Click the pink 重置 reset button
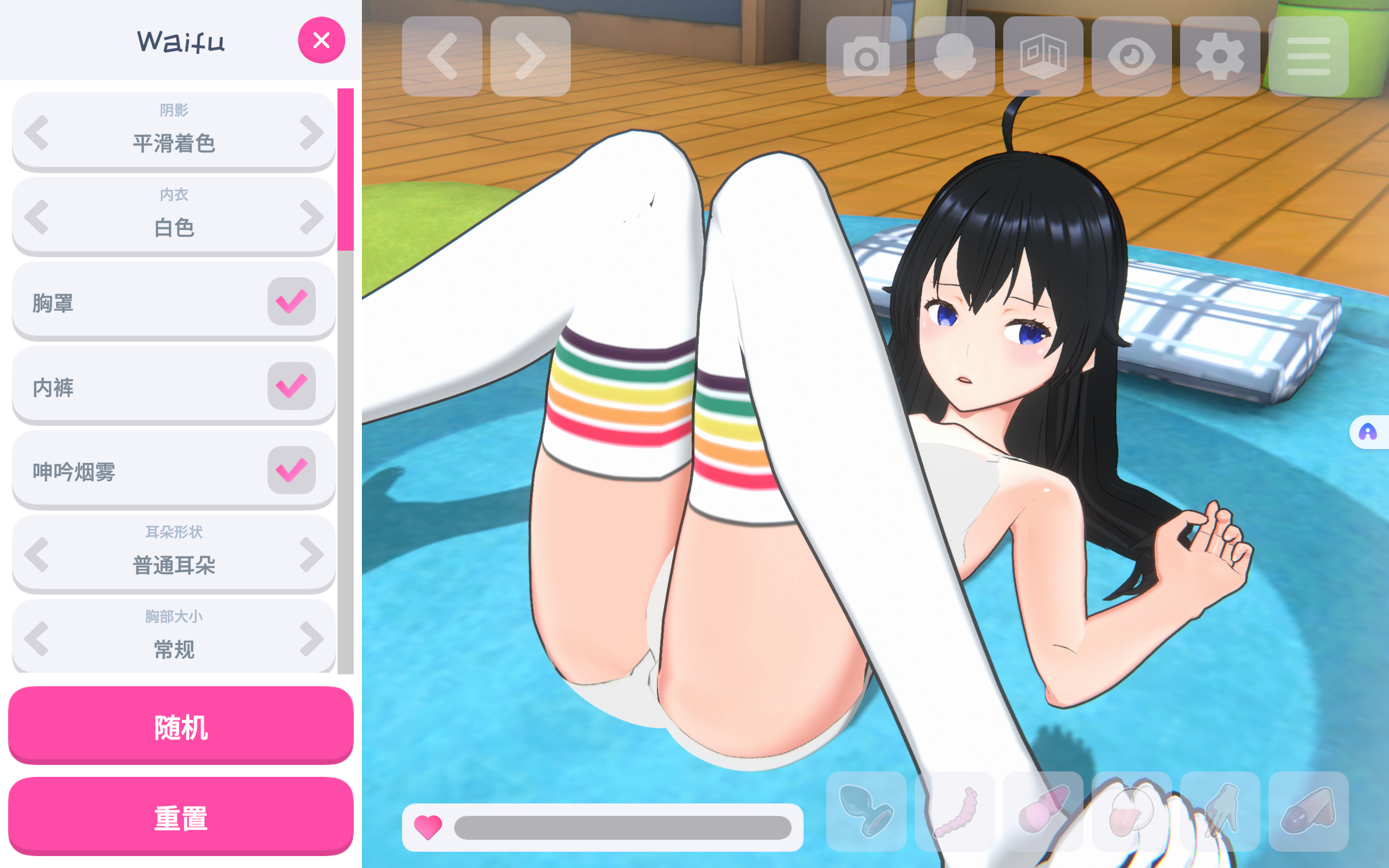This screenshot has height=868, width=1389. point(181,817)
